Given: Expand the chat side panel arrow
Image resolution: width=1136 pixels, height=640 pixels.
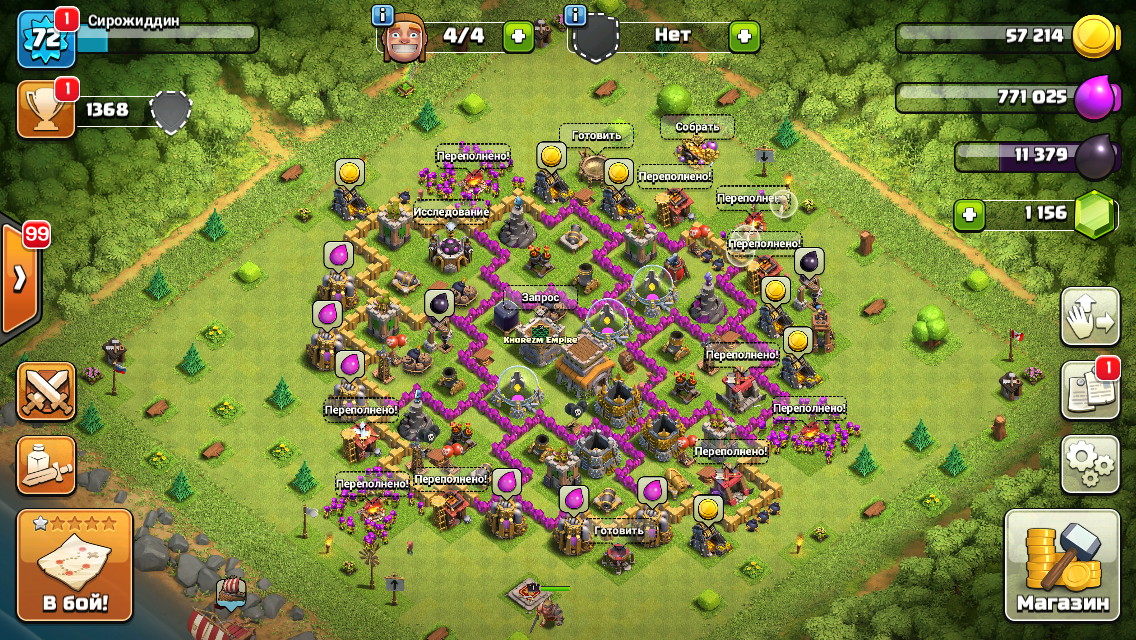Looking at the screenshot, I should point(20,278).
